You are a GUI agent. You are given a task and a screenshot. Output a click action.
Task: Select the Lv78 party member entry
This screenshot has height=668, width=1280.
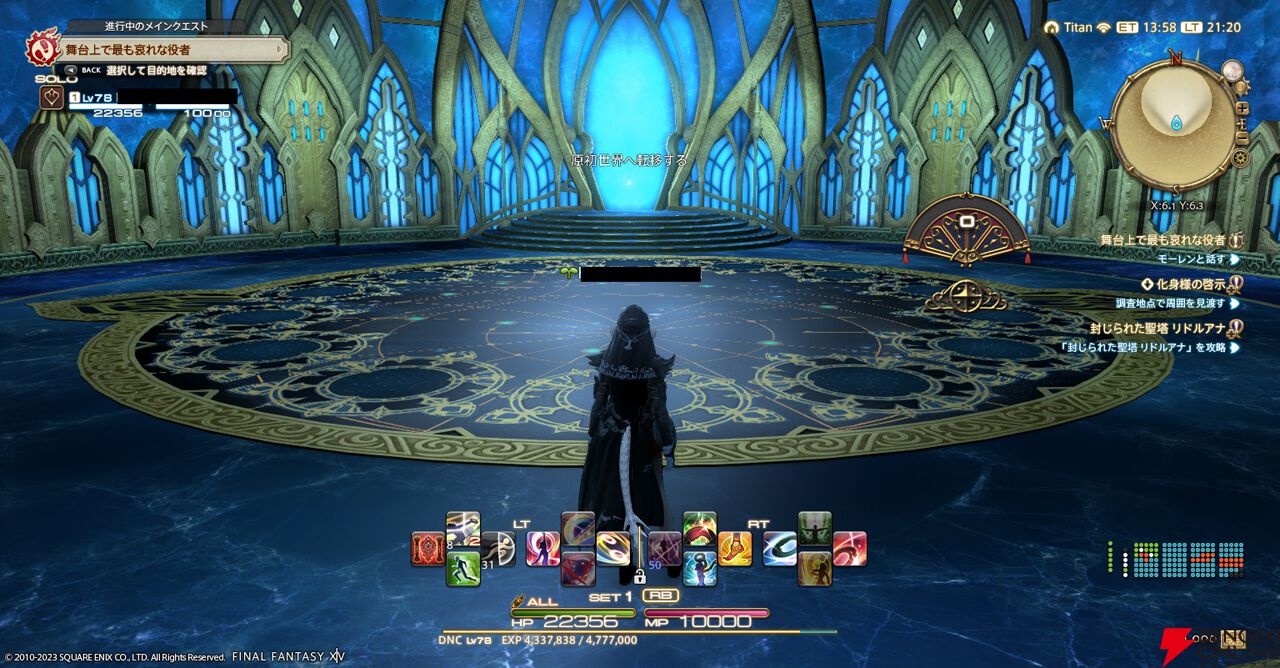(x=150, y=98)
